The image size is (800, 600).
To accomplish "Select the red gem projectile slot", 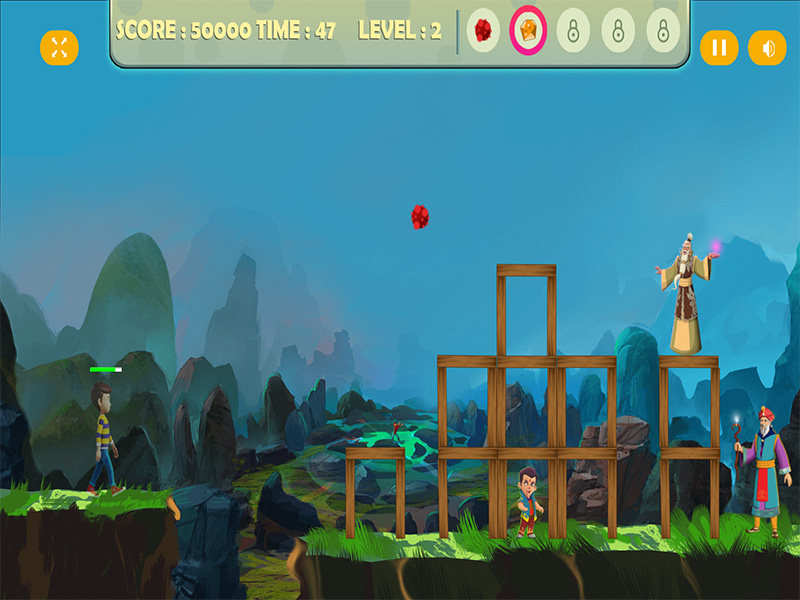I will pyautogui.click(x=483, y=31).
